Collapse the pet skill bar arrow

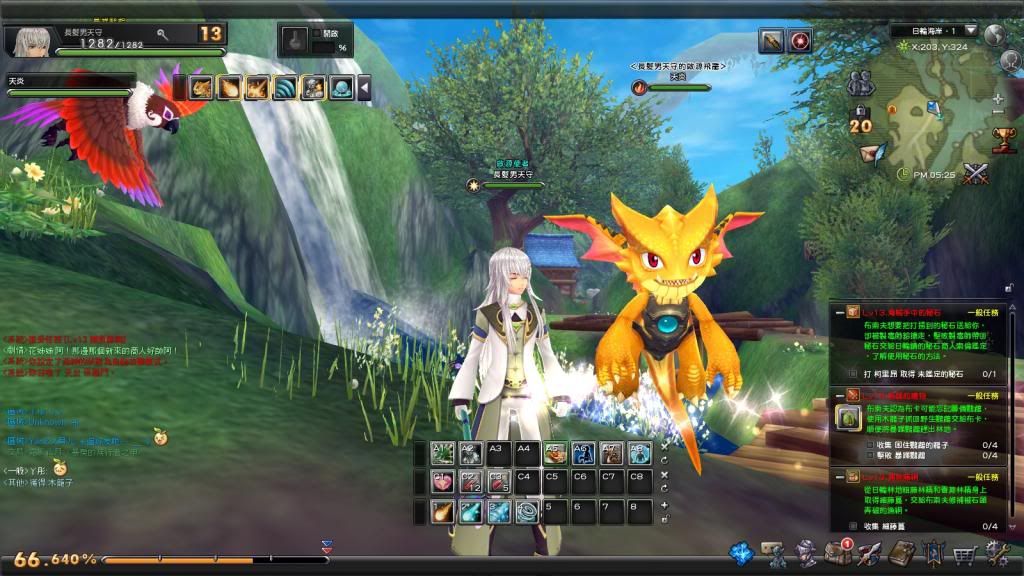click(365, 88)
